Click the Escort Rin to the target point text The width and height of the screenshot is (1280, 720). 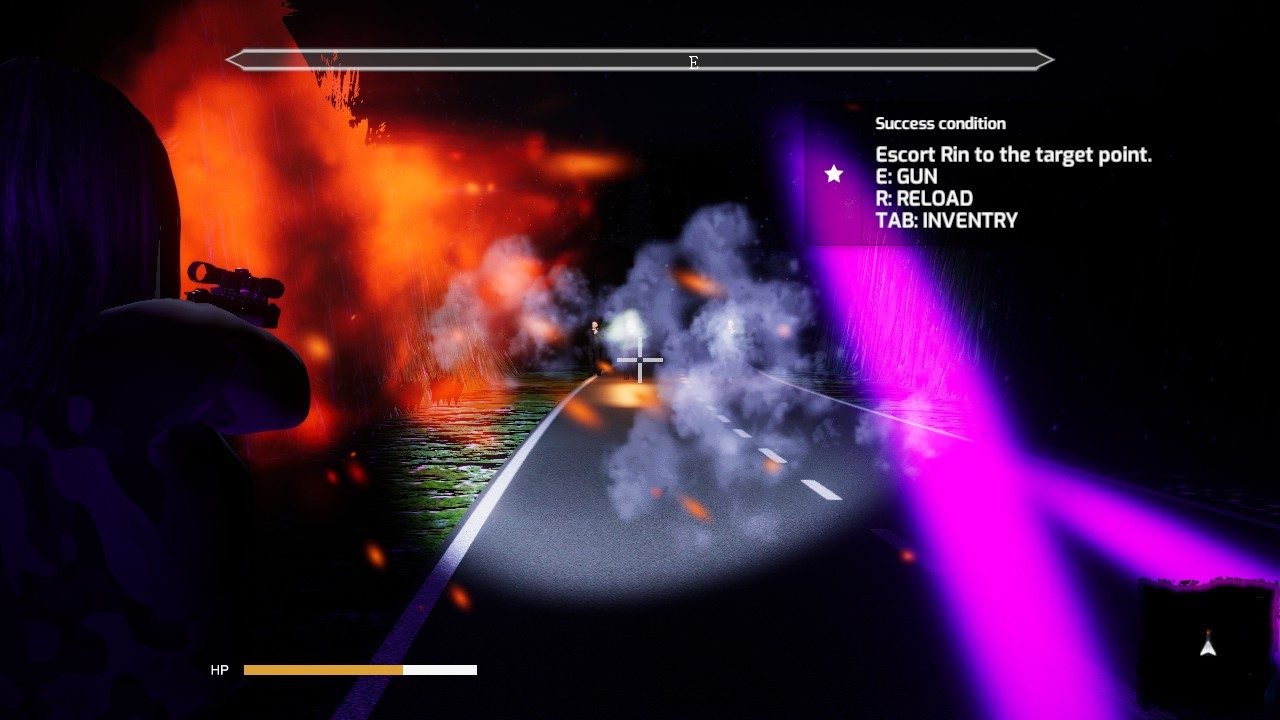click(1013, 154)
